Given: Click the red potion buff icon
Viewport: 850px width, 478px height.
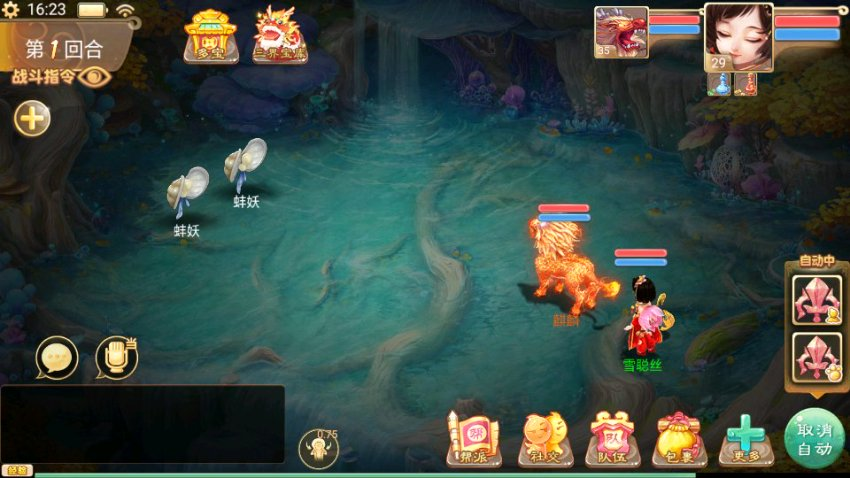Looking at the screenshot, I should tap(745, 85).
